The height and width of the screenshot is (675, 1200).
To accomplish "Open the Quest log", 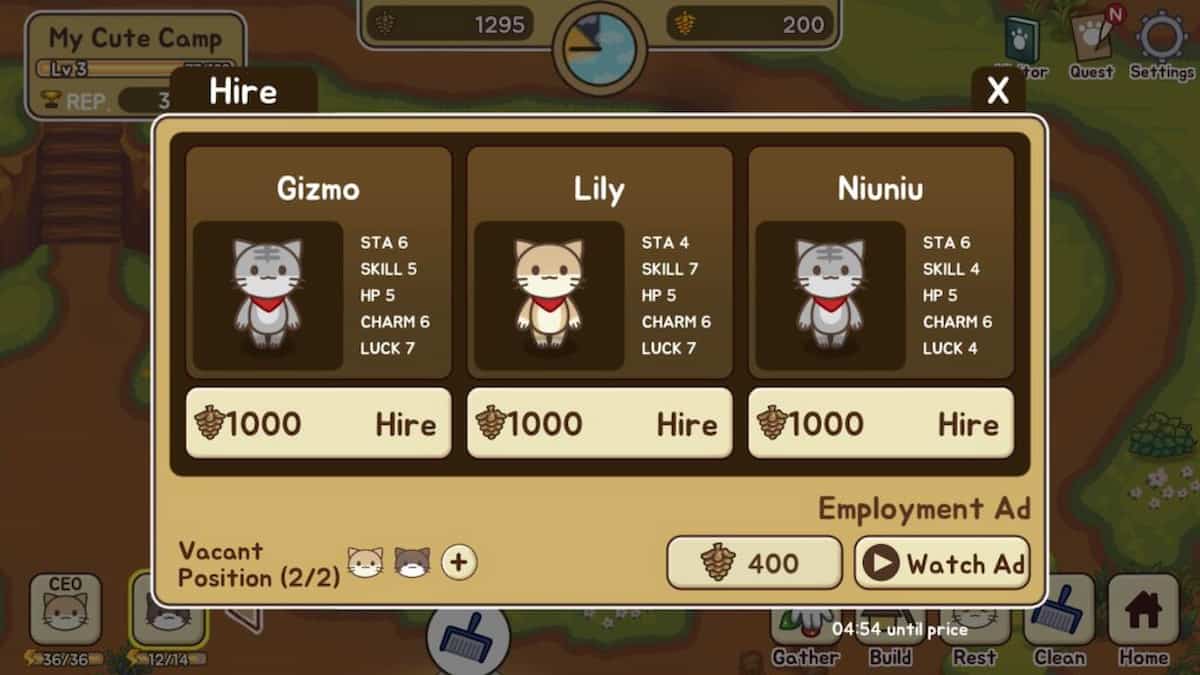I will pos(1091,40).
